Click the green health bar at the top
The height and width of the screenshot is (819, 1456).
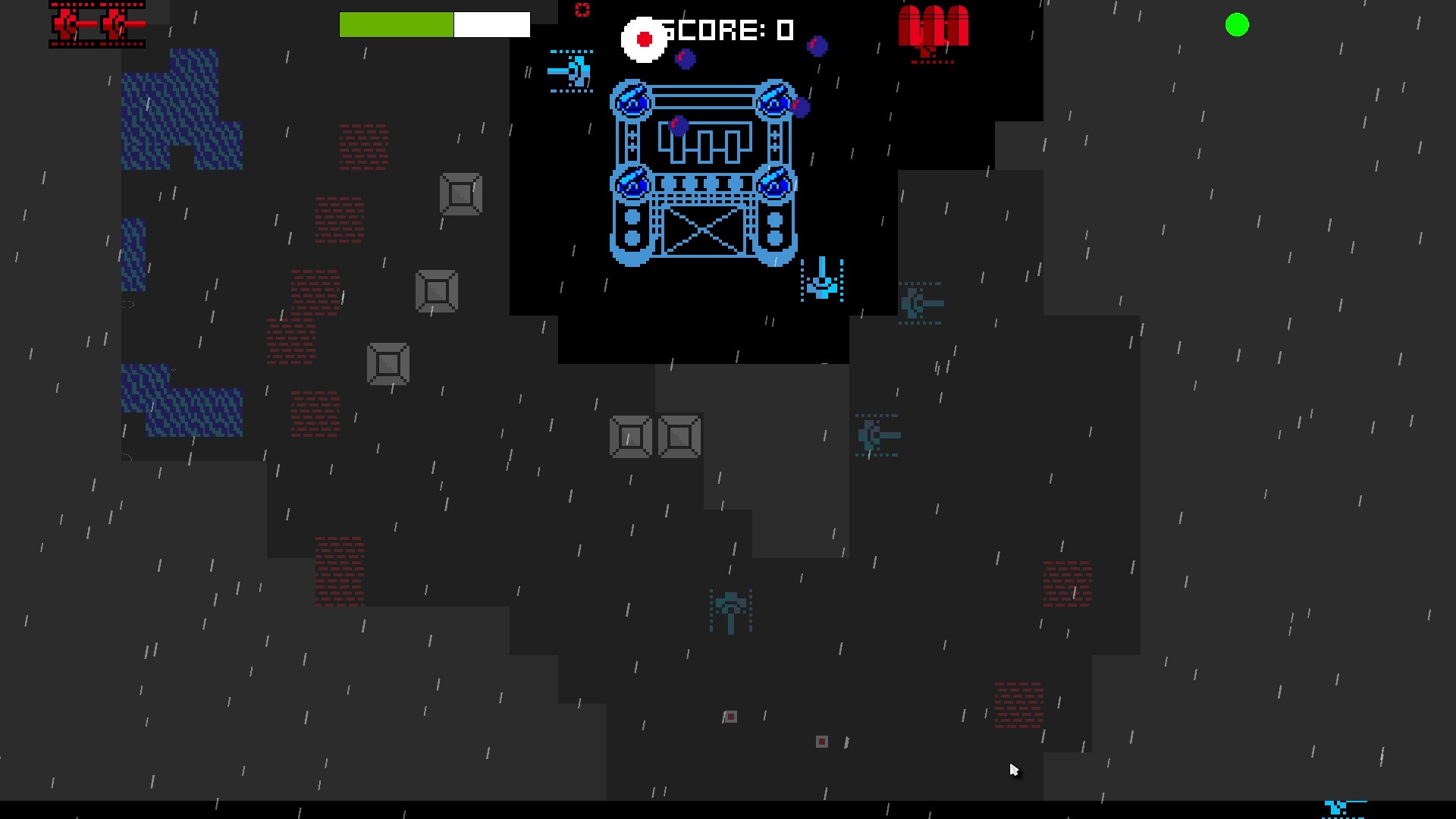point(397,24)
